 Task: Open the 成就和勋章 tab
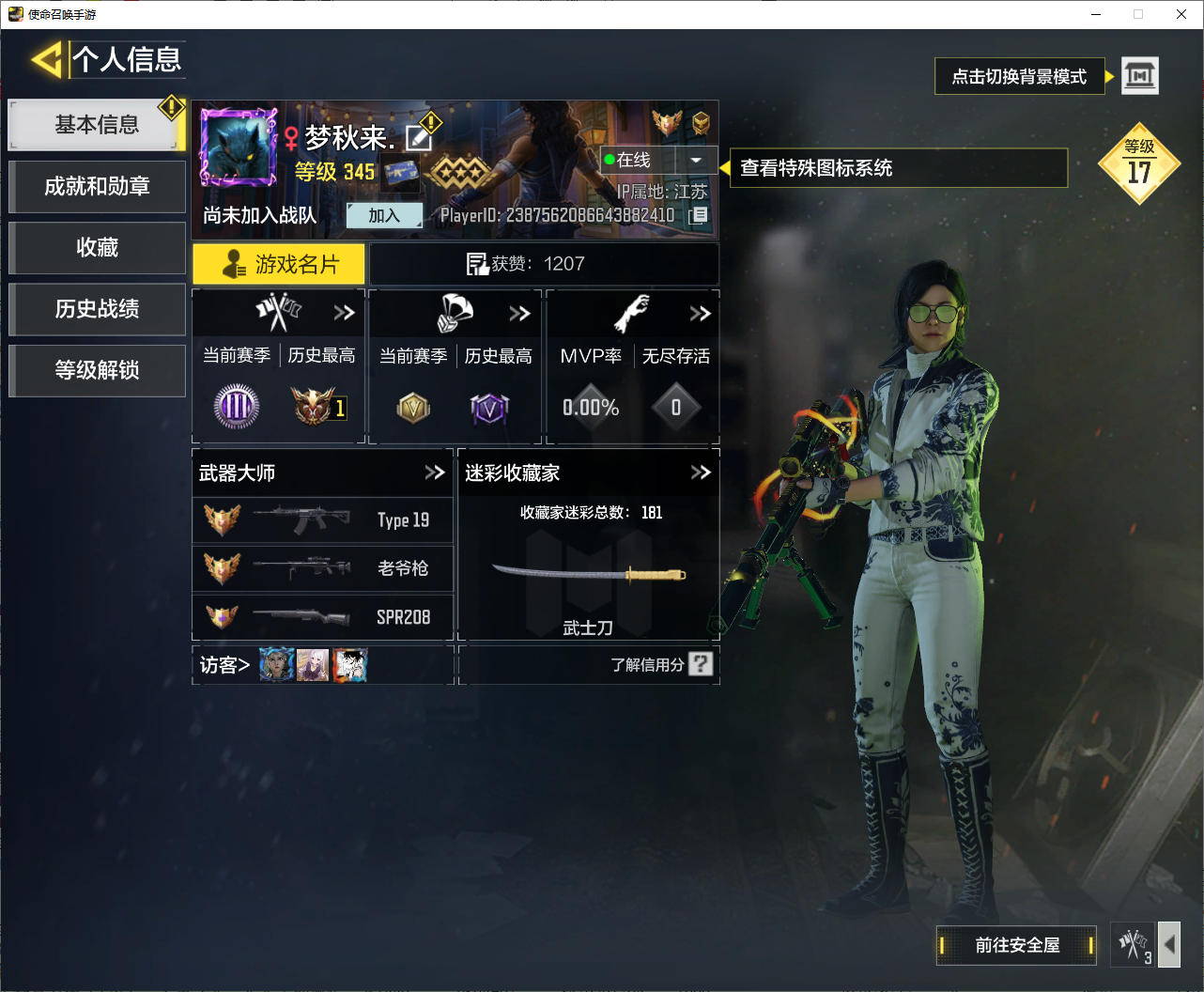[97, 186]
